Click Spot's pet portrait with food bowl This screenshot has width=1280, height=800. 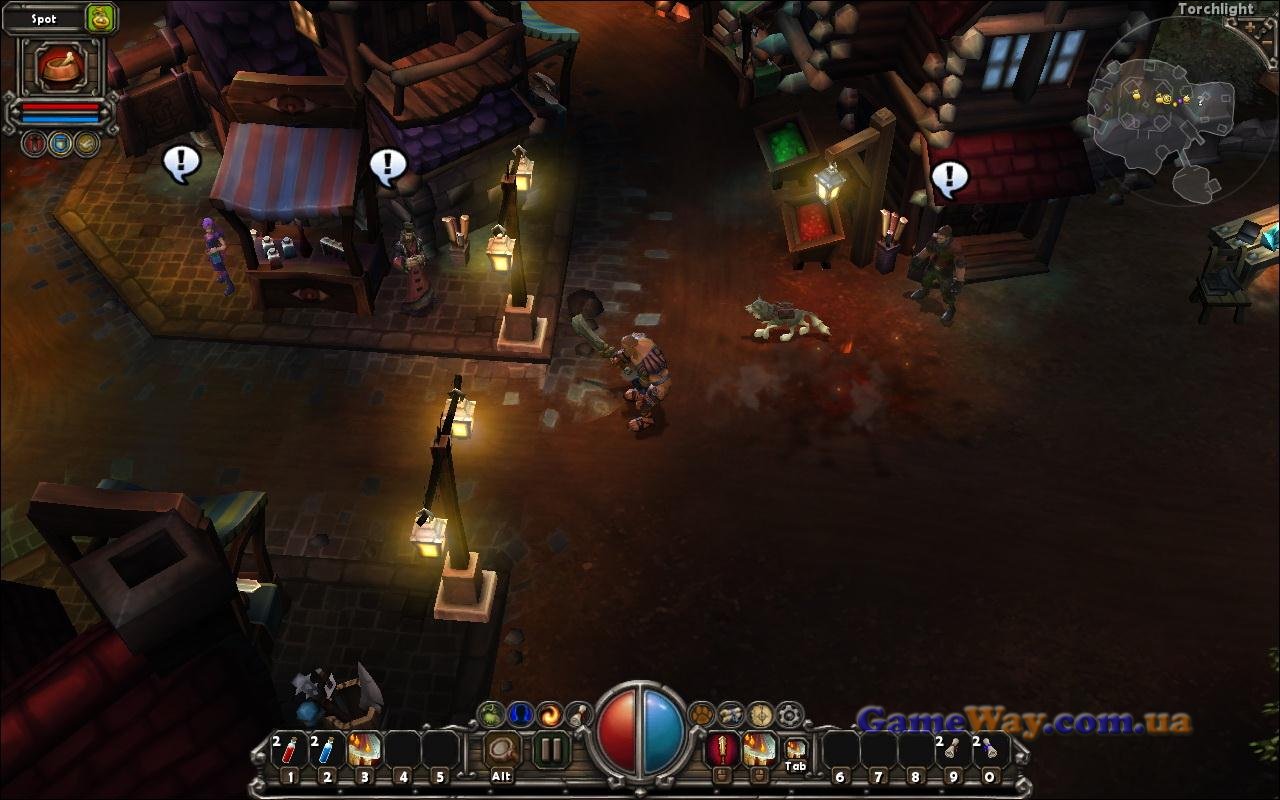coord(59,65)
